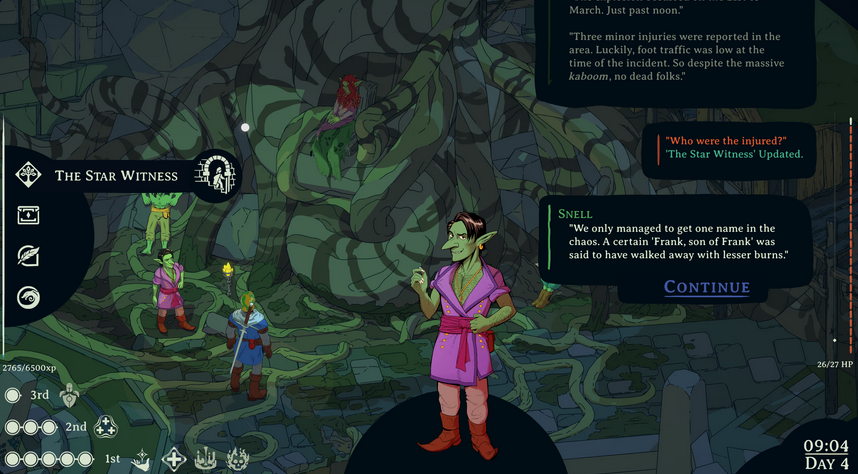Select the "Who were the injured?" log entry

[726, 140]
